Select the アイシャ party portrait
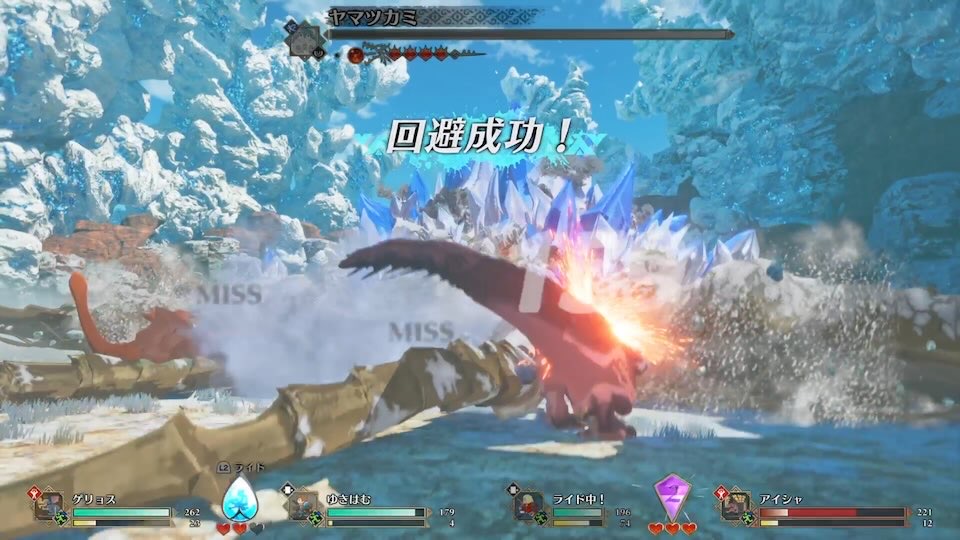This screenshot has height=540, width=960. (735, 506)
